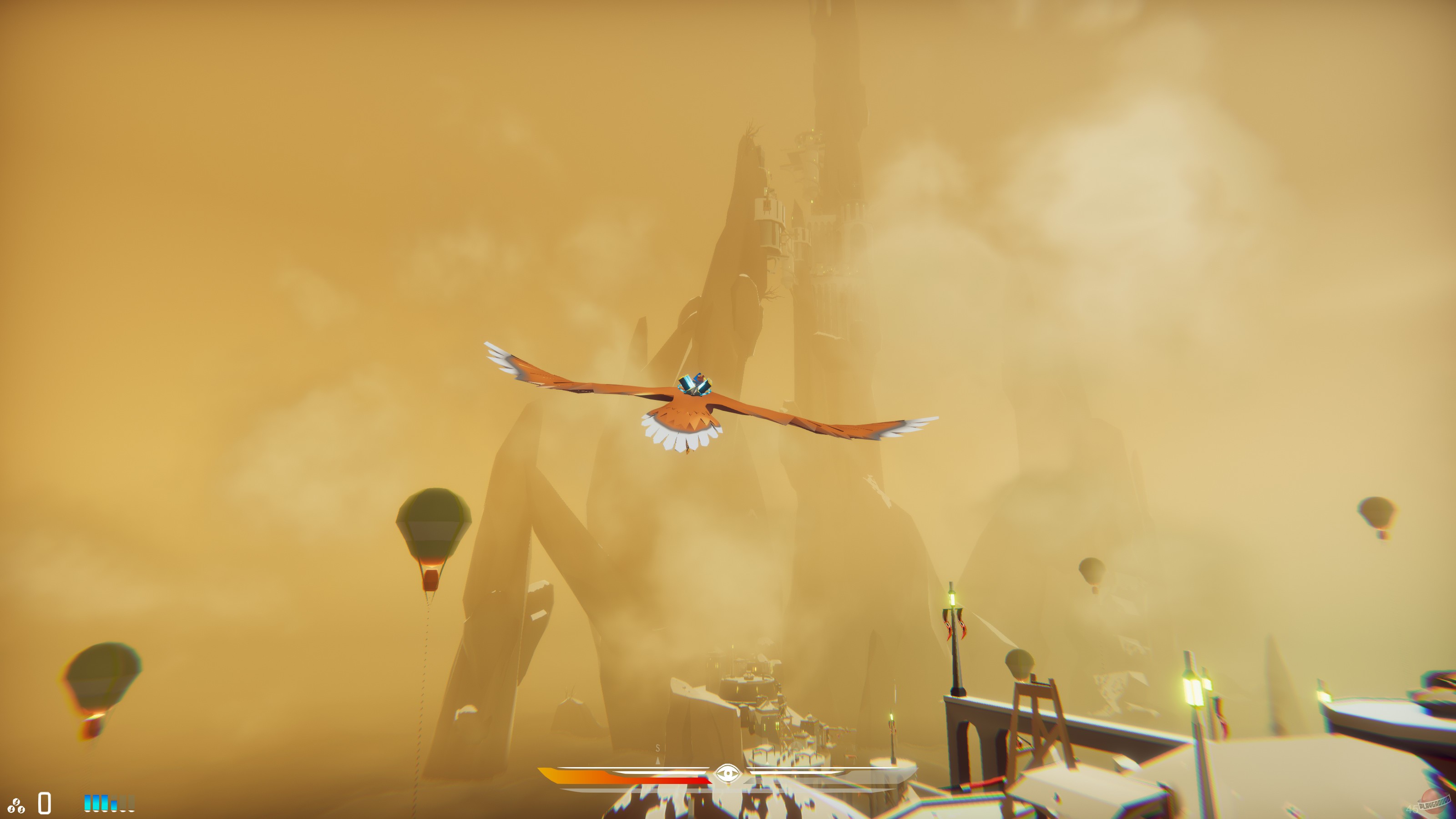Click the compass South marker
This screenshot has height=819, width=1456.
(658, 748)
